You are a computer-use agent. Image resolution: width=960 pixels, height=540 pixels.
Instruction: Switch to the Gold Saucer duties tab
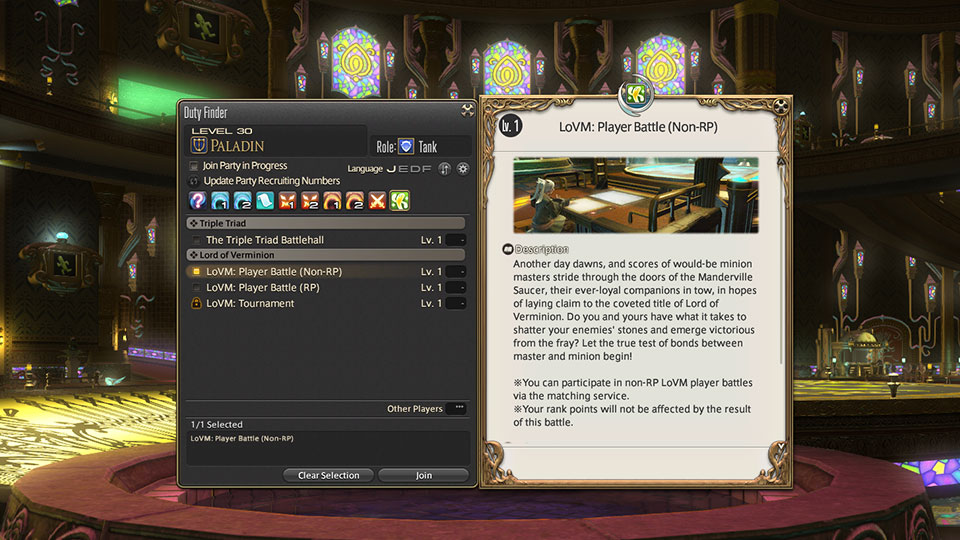coord(400,200)
